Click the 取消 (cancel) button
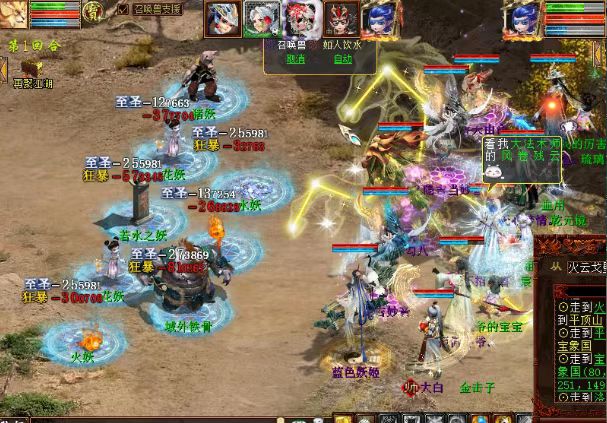The width and height of the screenshot is (607, 423). coord(296,58)
